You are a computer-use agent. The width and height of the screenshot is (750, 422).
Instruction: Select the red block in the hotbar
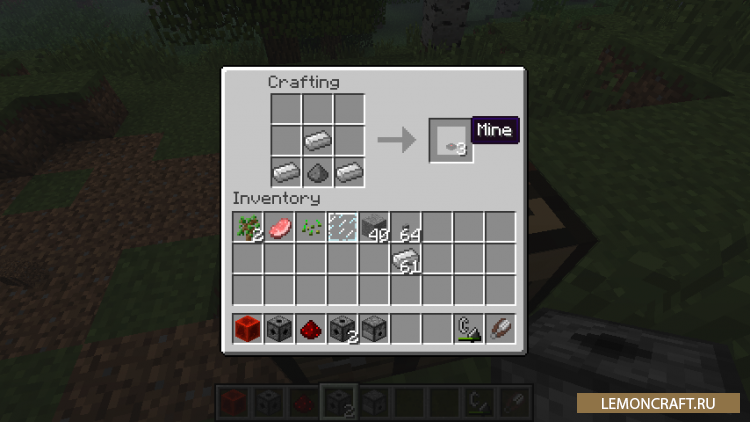tap(248, 327)
